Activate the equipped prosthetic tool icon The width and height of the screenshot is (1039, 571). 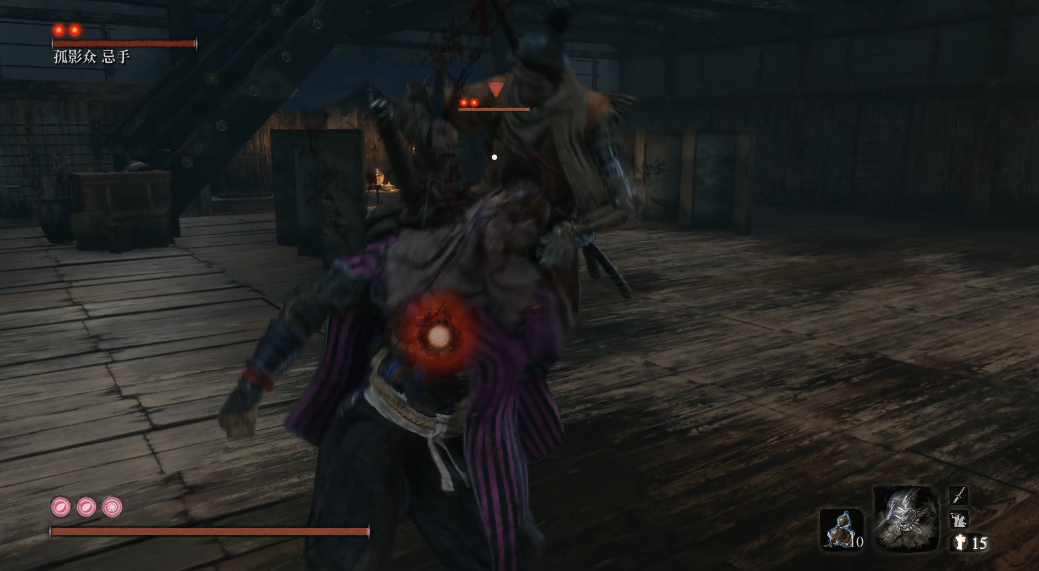coord(904,518)
